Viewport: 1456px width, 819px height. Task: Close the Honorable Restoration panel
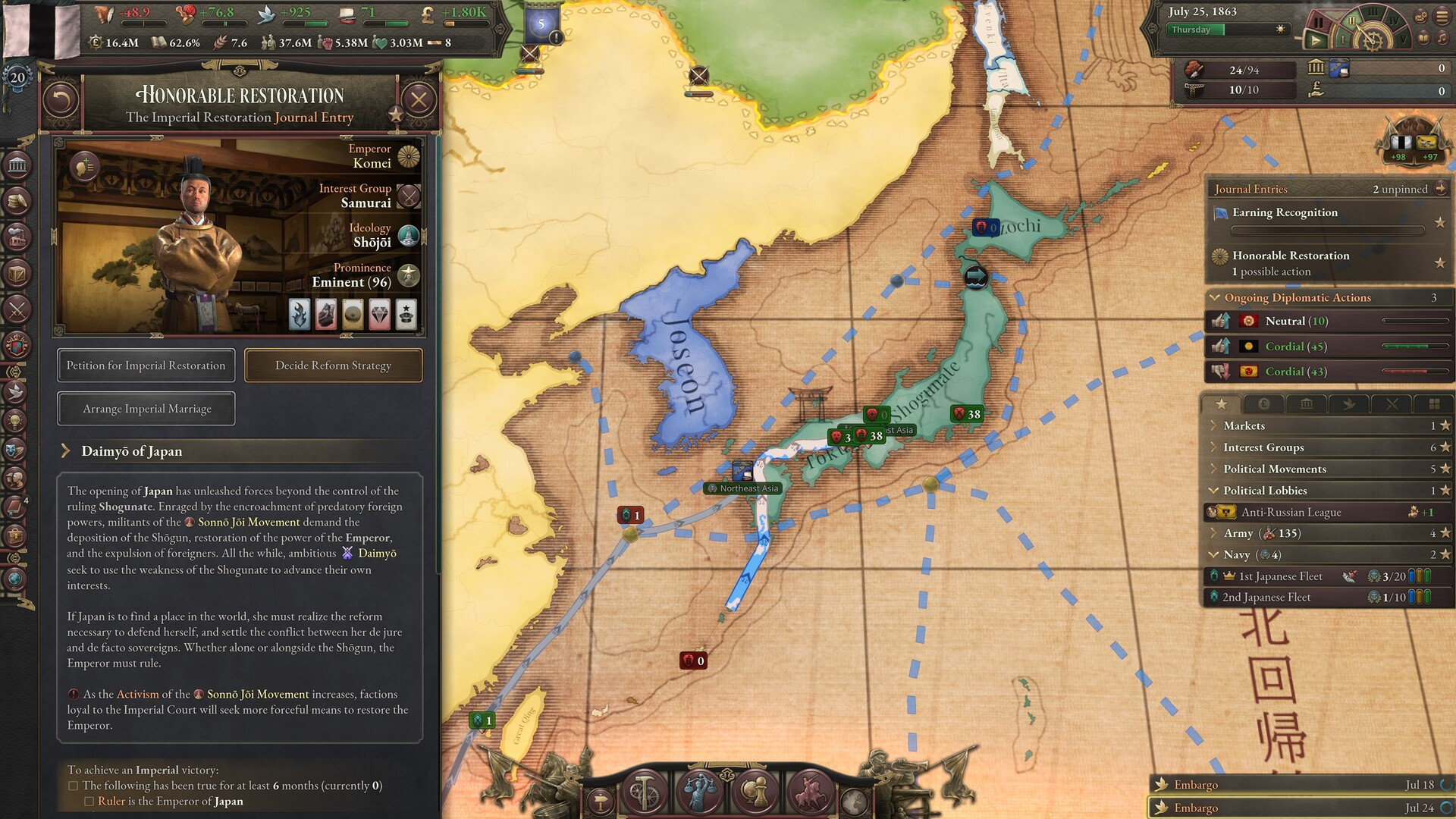point(419,99)
